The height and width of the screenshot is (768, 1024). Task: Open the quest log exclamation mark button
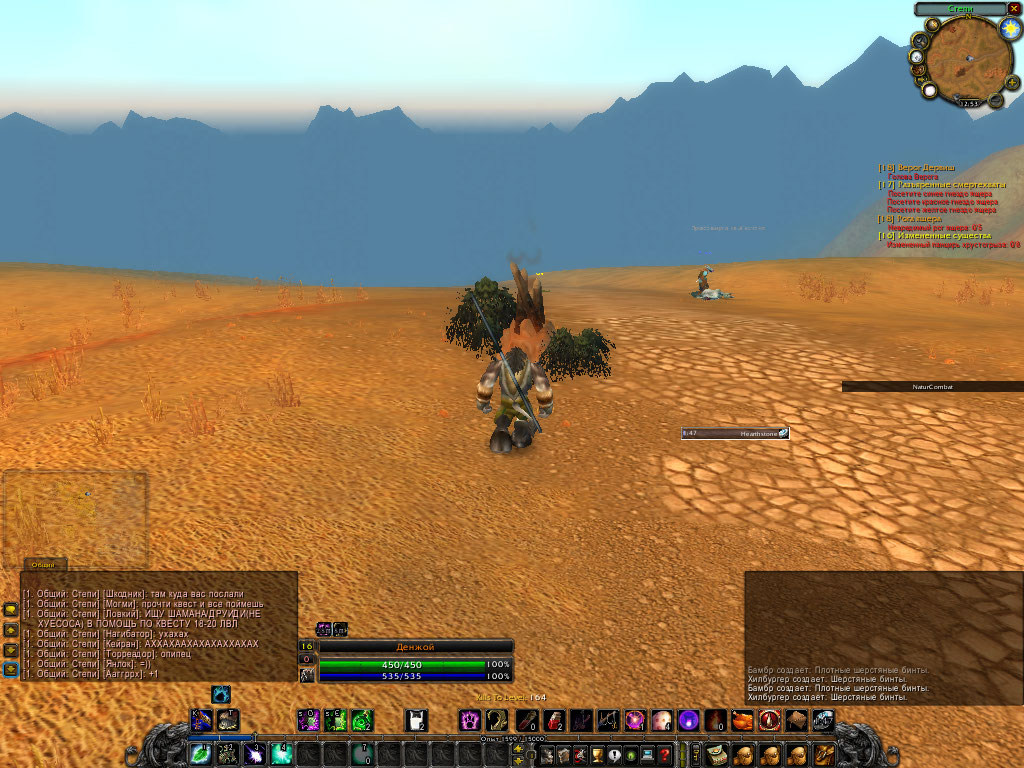[615, 755]
